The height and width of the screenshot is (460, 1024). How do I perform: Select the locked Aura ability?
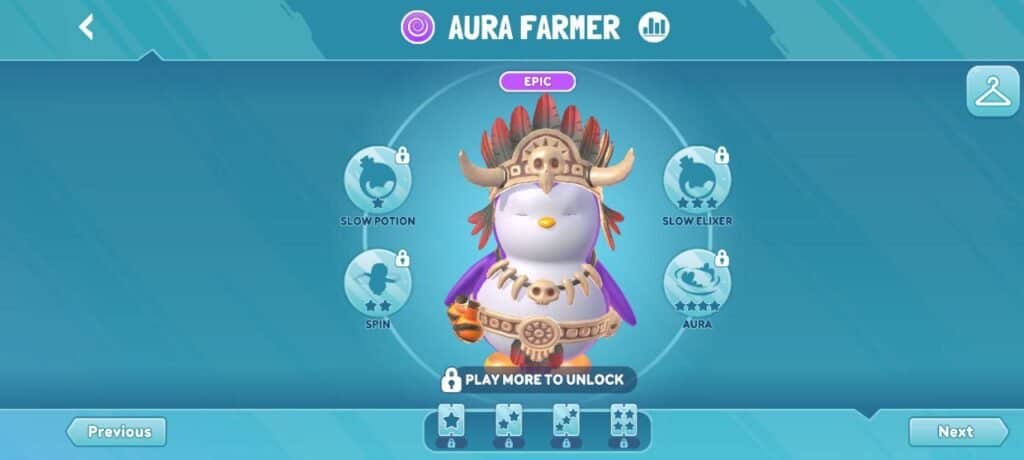point(696,283)
